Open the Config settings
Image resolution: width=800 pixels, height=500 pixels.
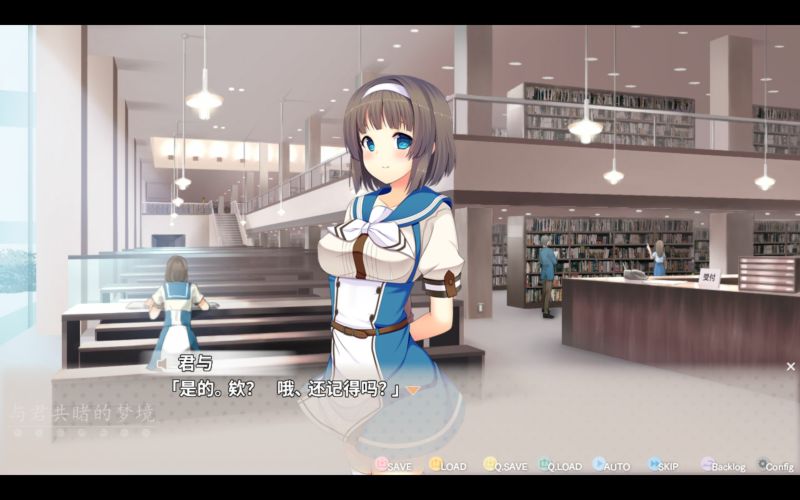pyautogui.click(x=775, y=465)
